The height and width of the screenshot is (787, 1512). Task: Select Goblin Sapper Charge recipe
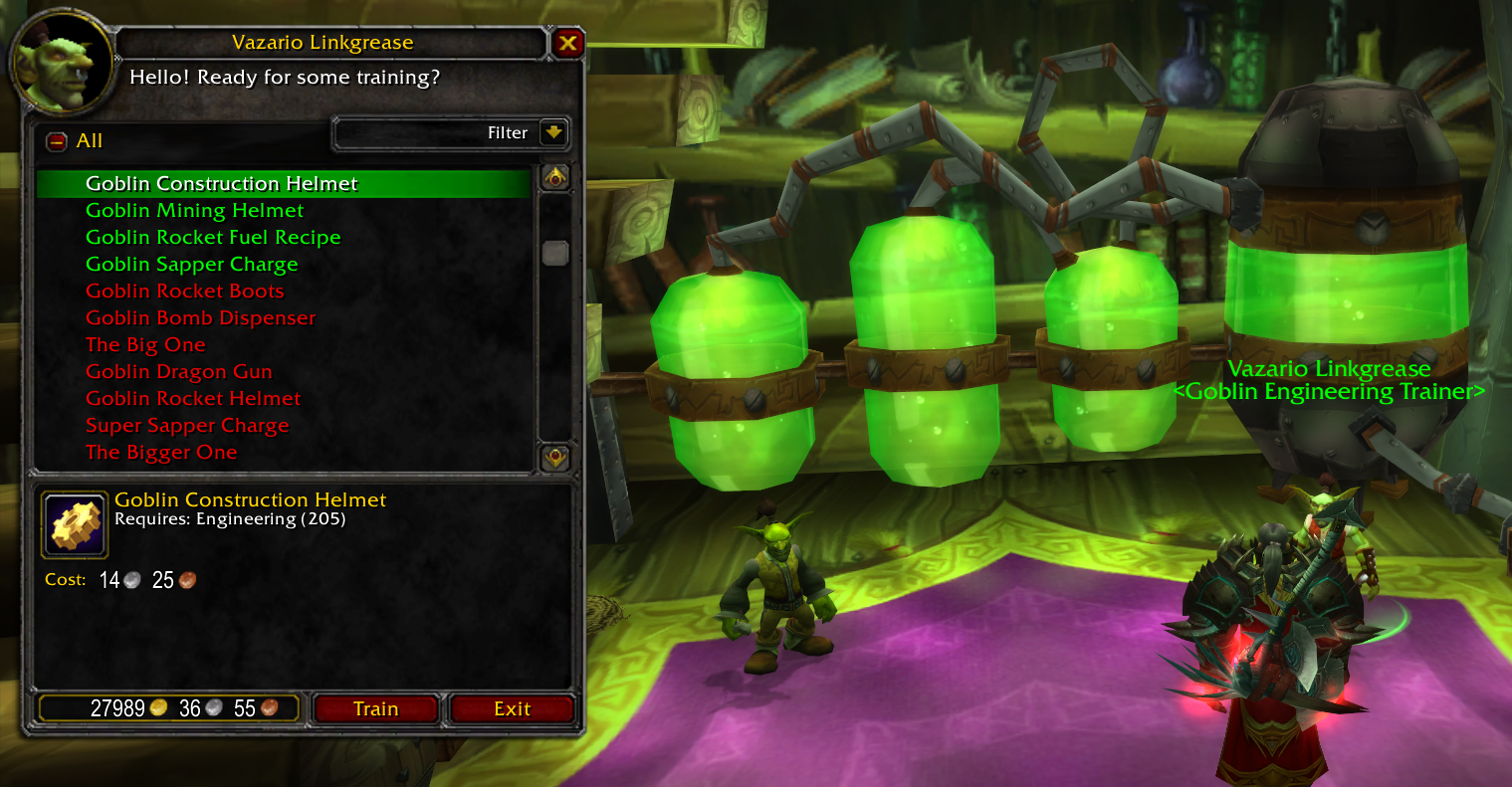pyautogui.click(x=191, y=264)
